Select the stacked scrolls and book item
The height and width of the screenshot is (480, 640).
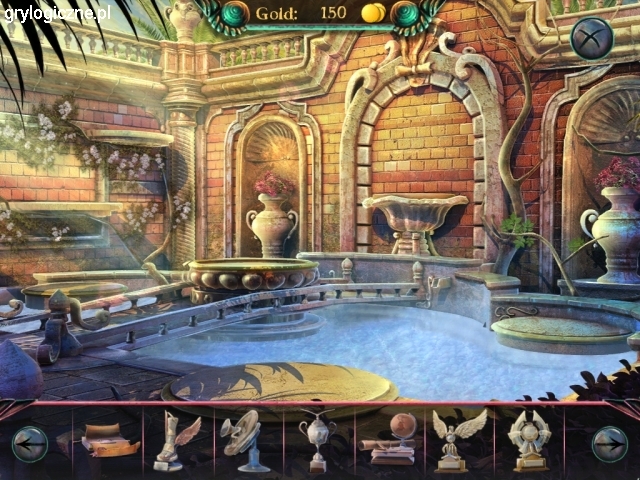110,441
